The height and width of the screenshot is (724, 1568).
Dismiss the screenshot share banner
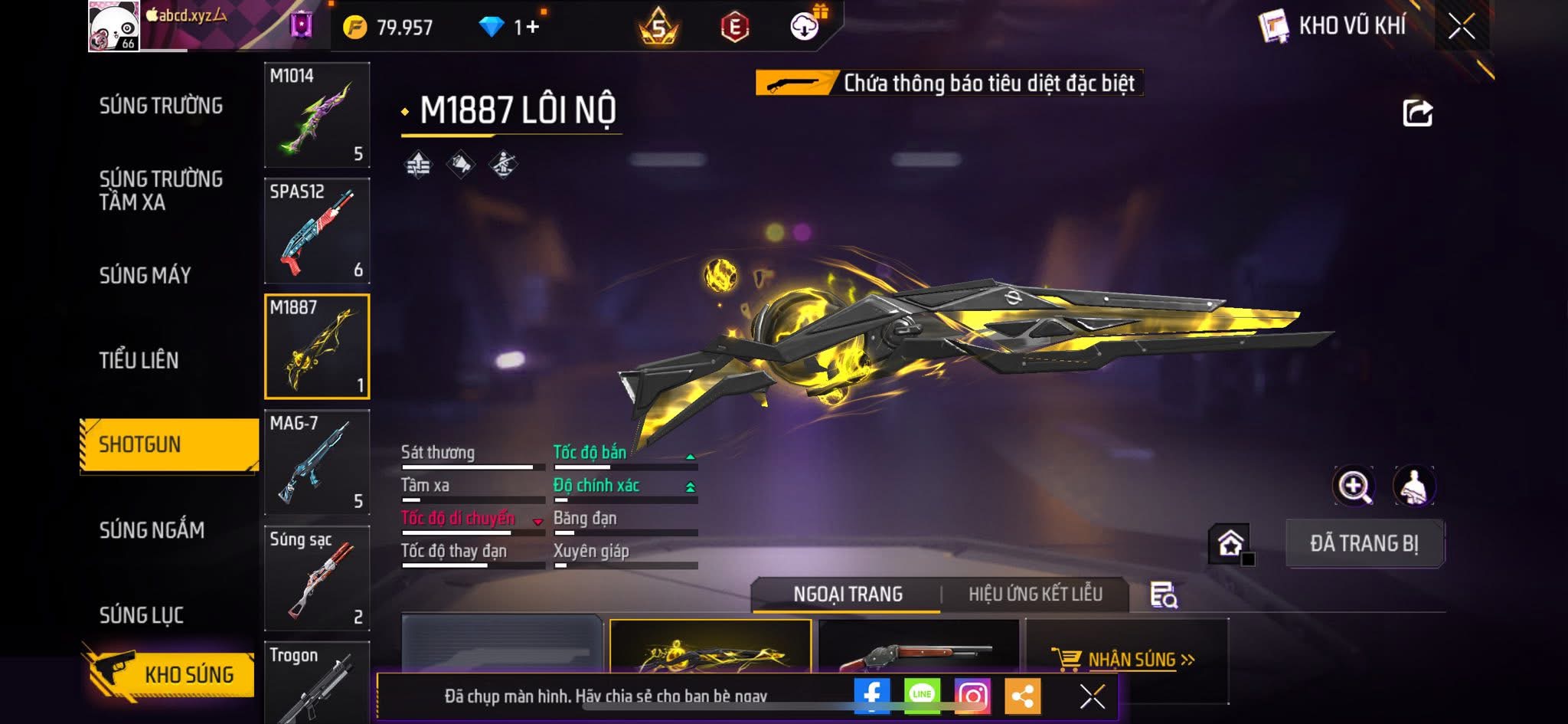tap(1092, 696)
